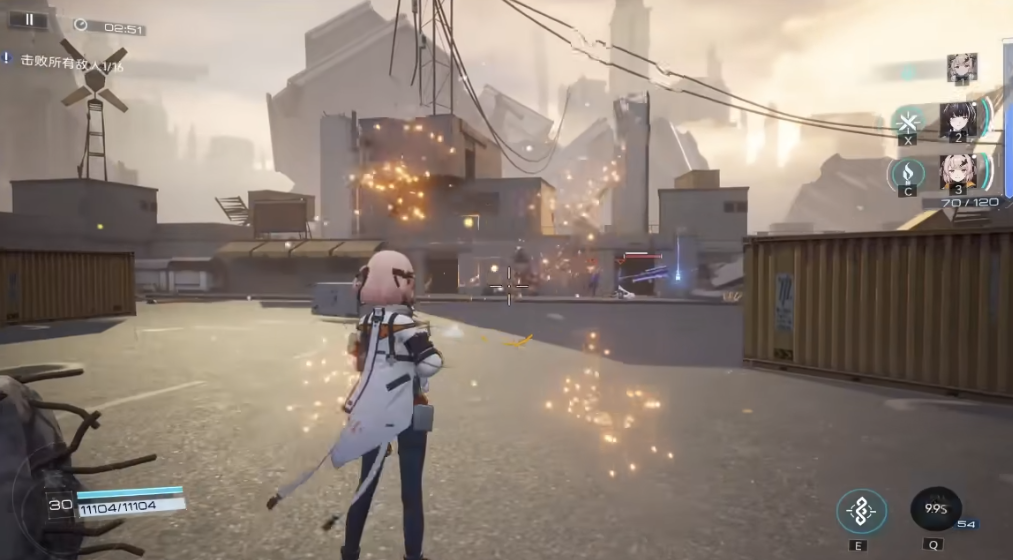
Task: Switch to the pink-haired squad member portrait
Action: [x=958, y=173]
